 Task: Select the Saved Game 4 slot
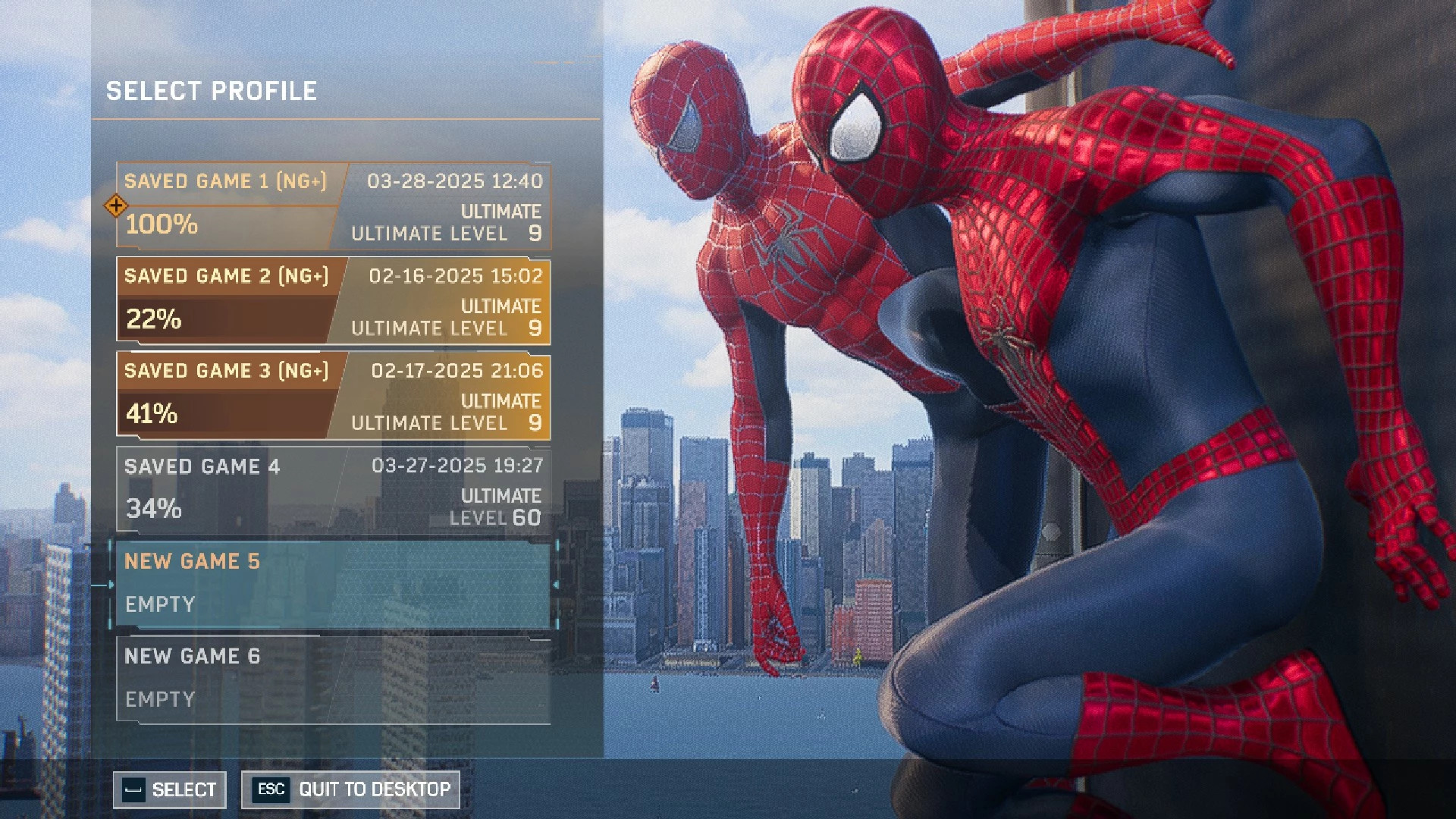[334, 491]
